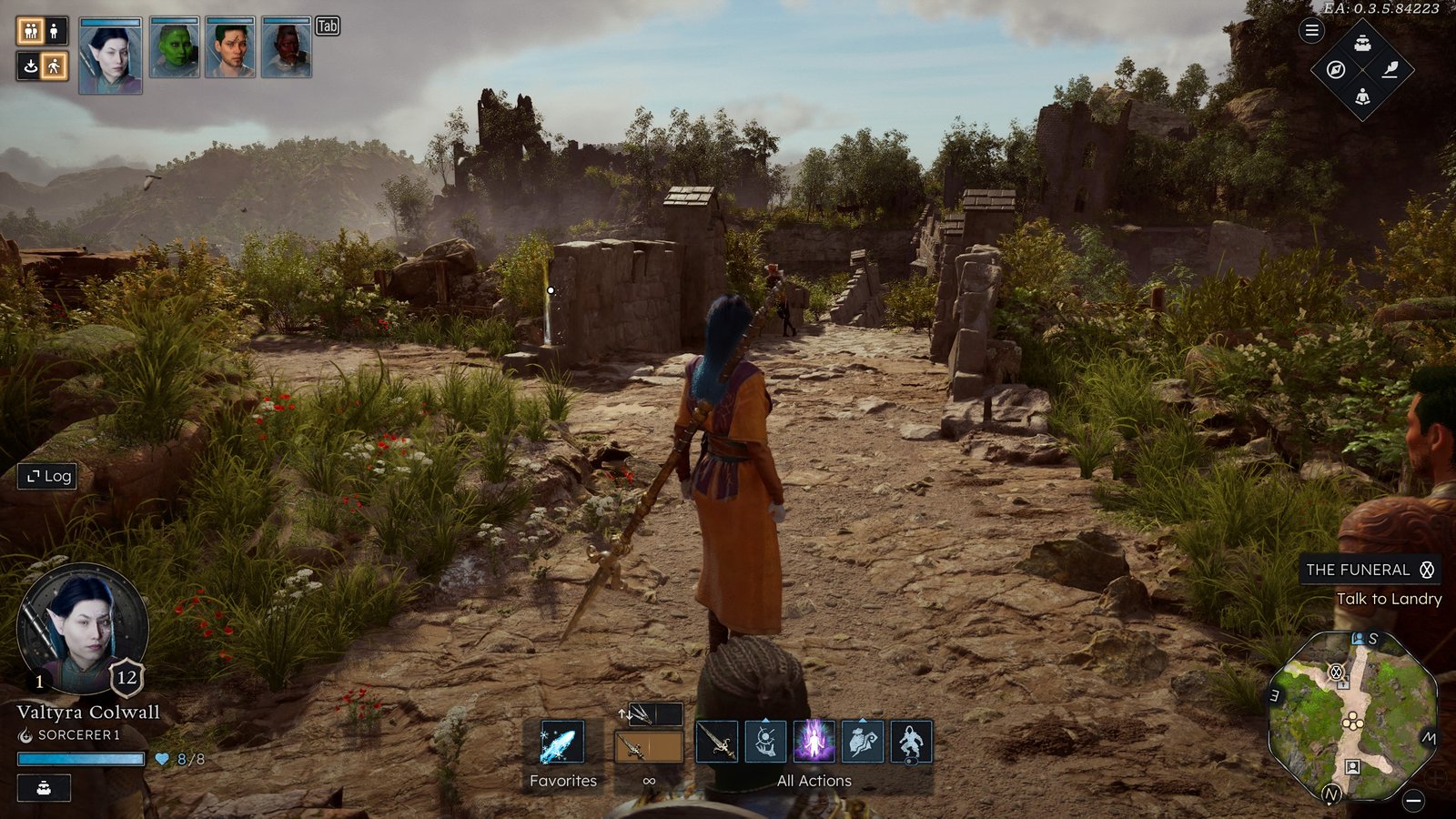Open the compass map icon

(x=1336, y=70)
